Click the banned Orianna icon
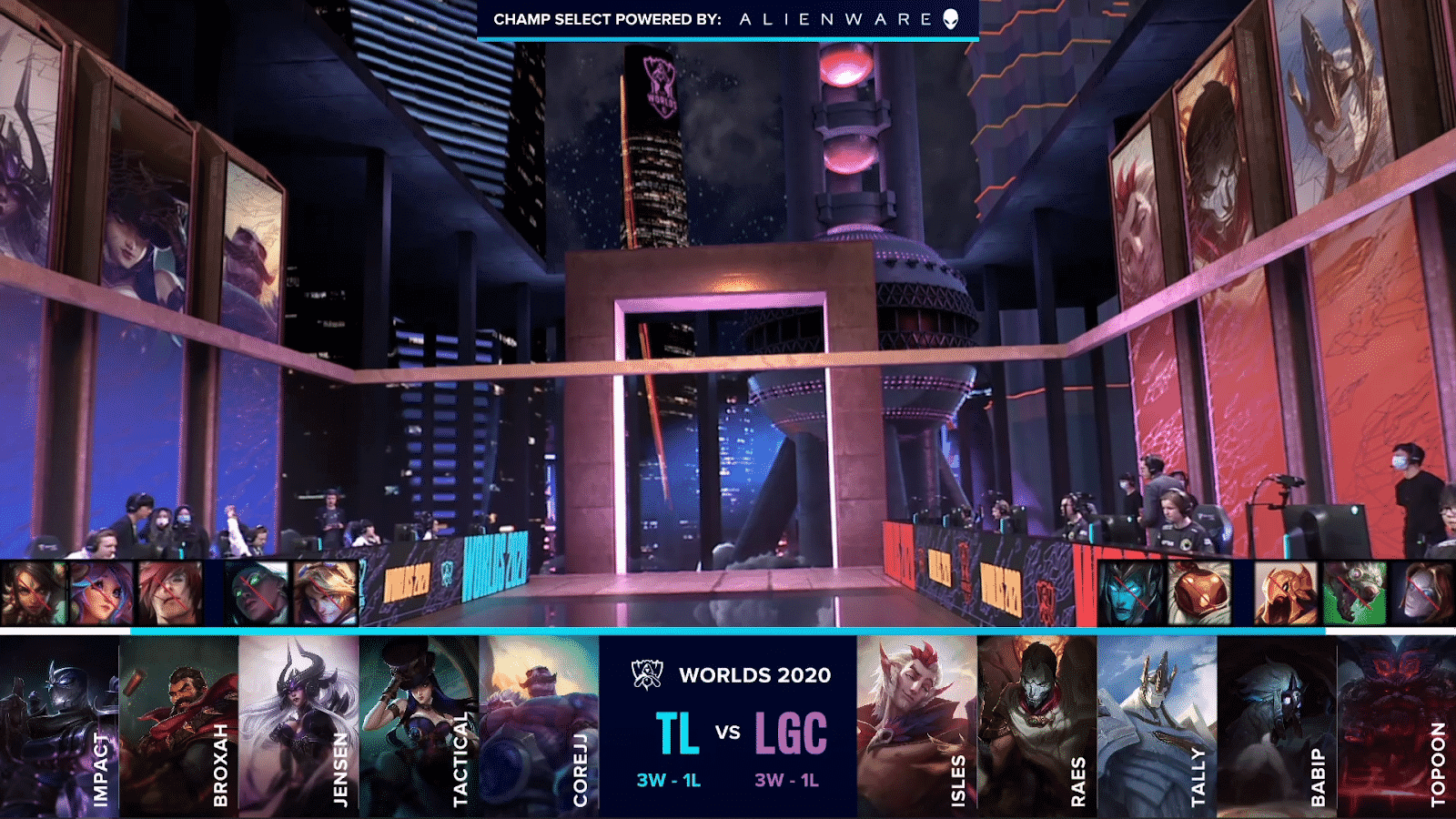The height and width of the screenshot is (819, 1456). click(1199, 593)
